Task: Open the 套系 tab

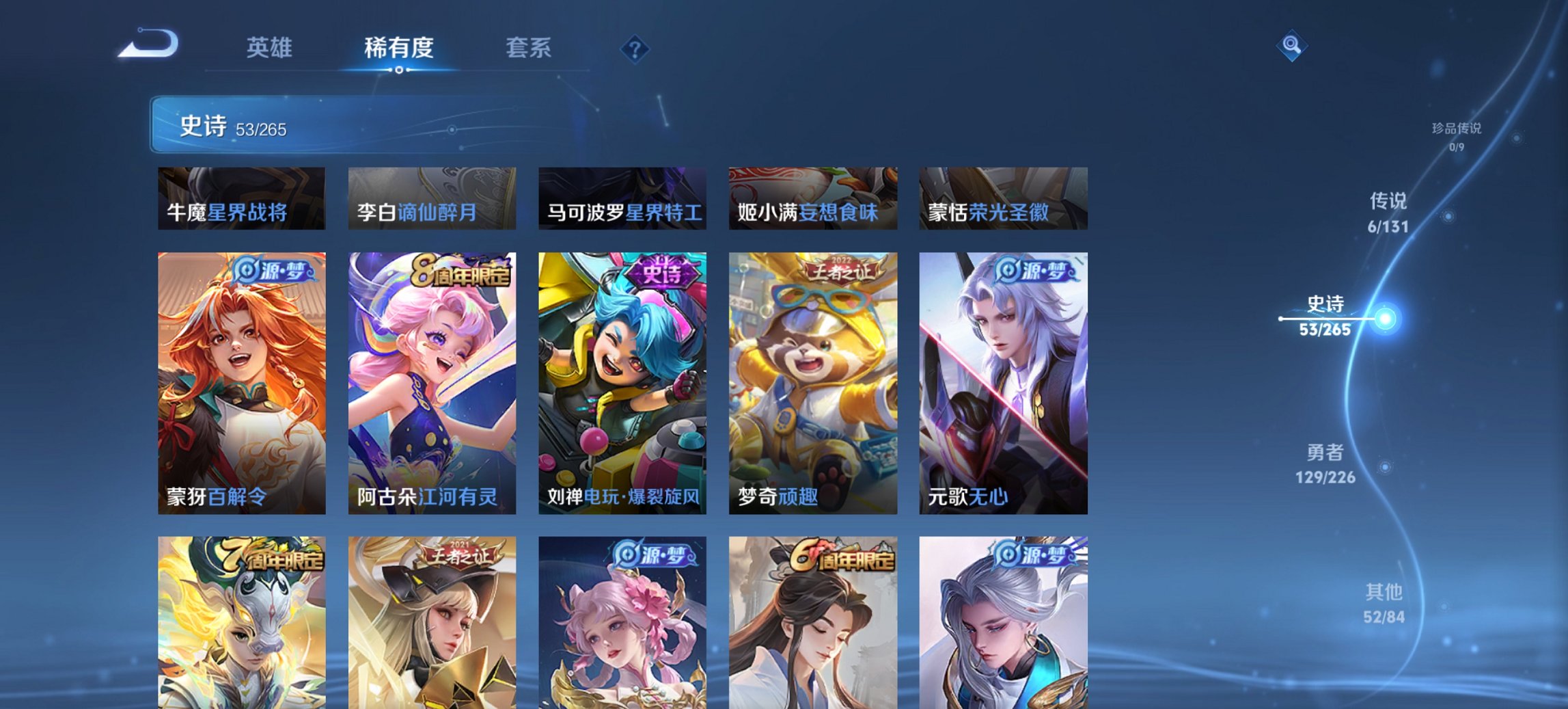Action: 529,48
